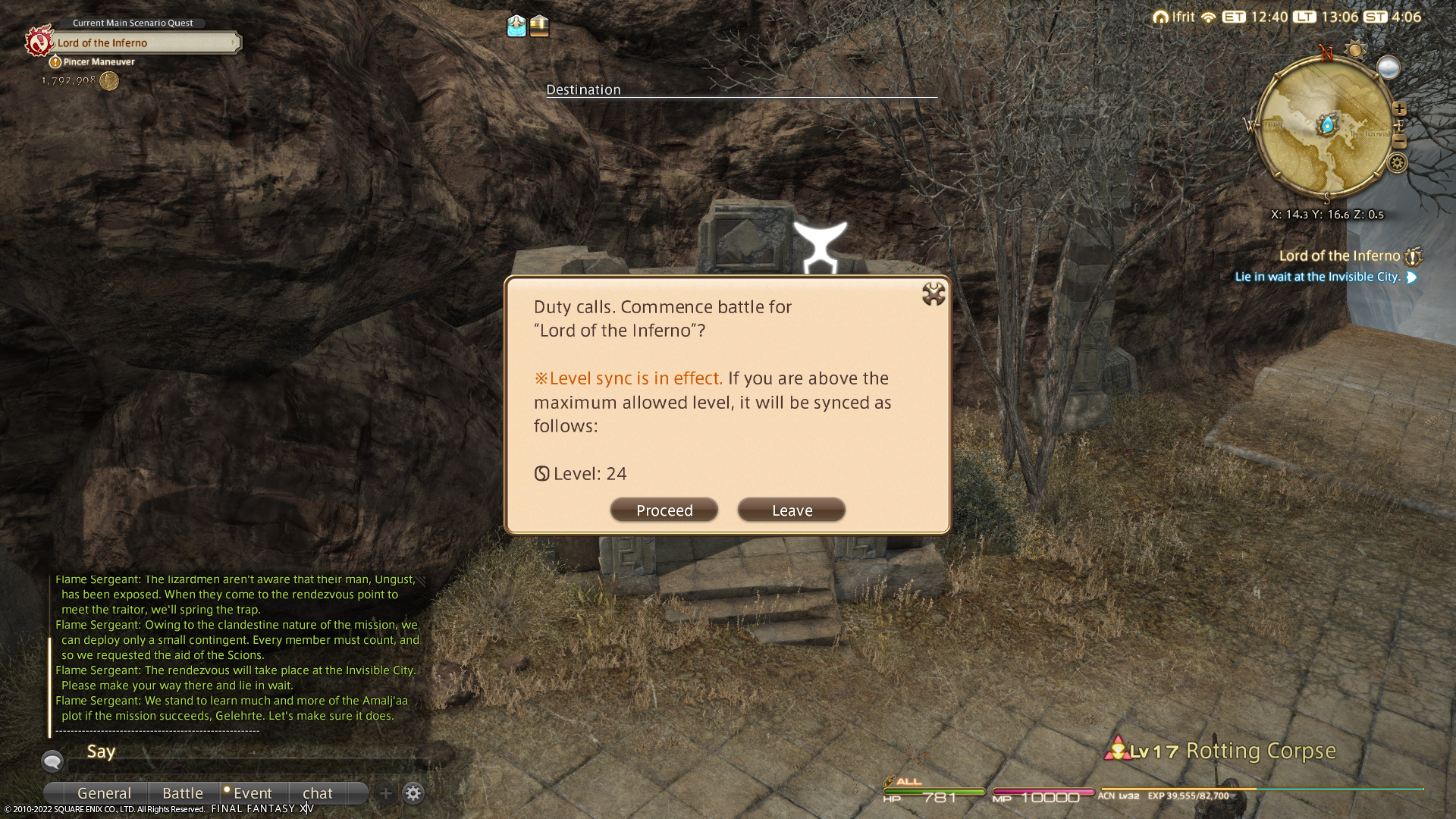
Task: Select the custom chat tab
Action: click(x=318, y=793)
